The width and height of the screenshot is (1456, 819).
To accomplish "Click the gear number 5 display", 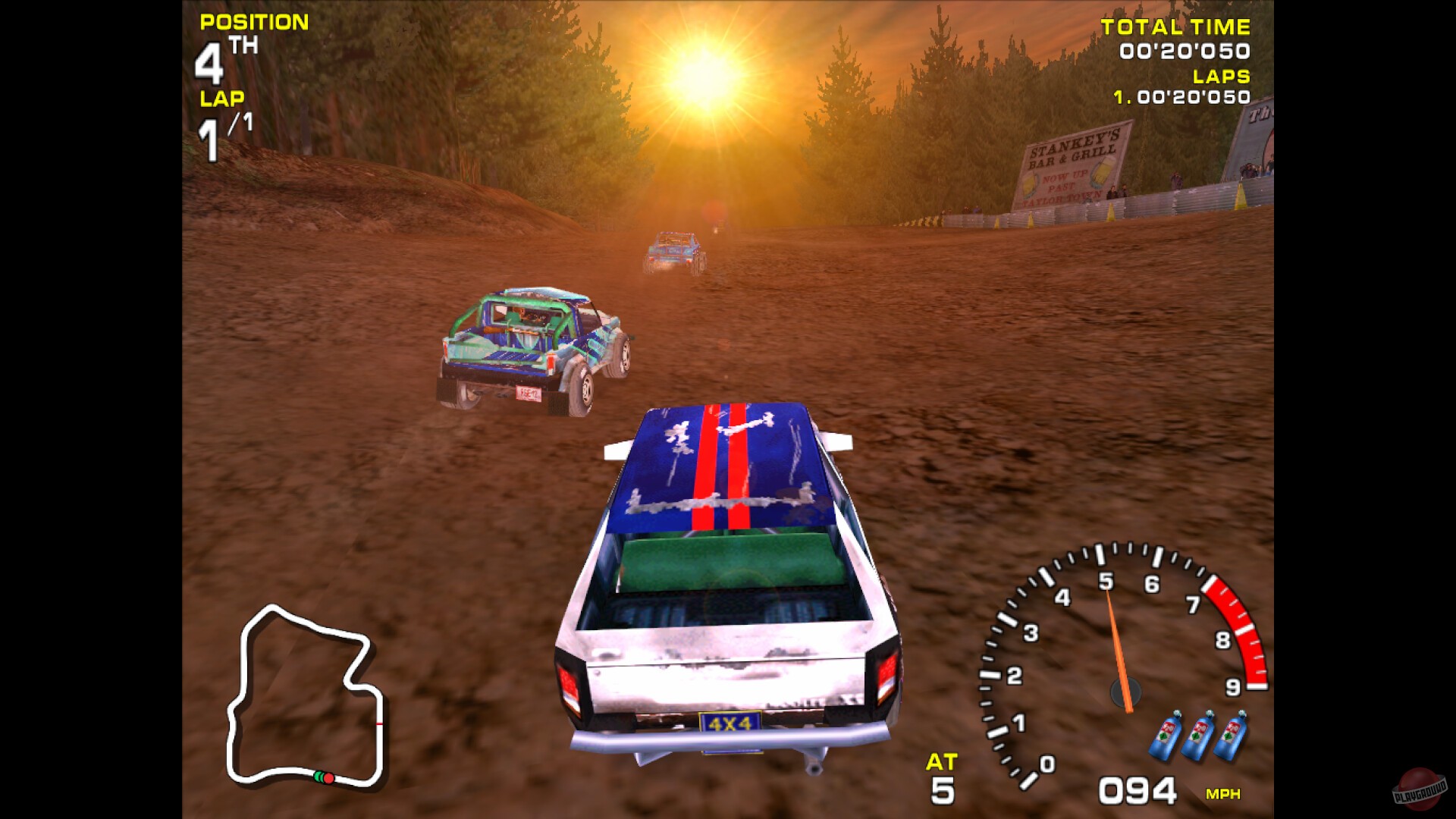I will click(x=943, y=789).
